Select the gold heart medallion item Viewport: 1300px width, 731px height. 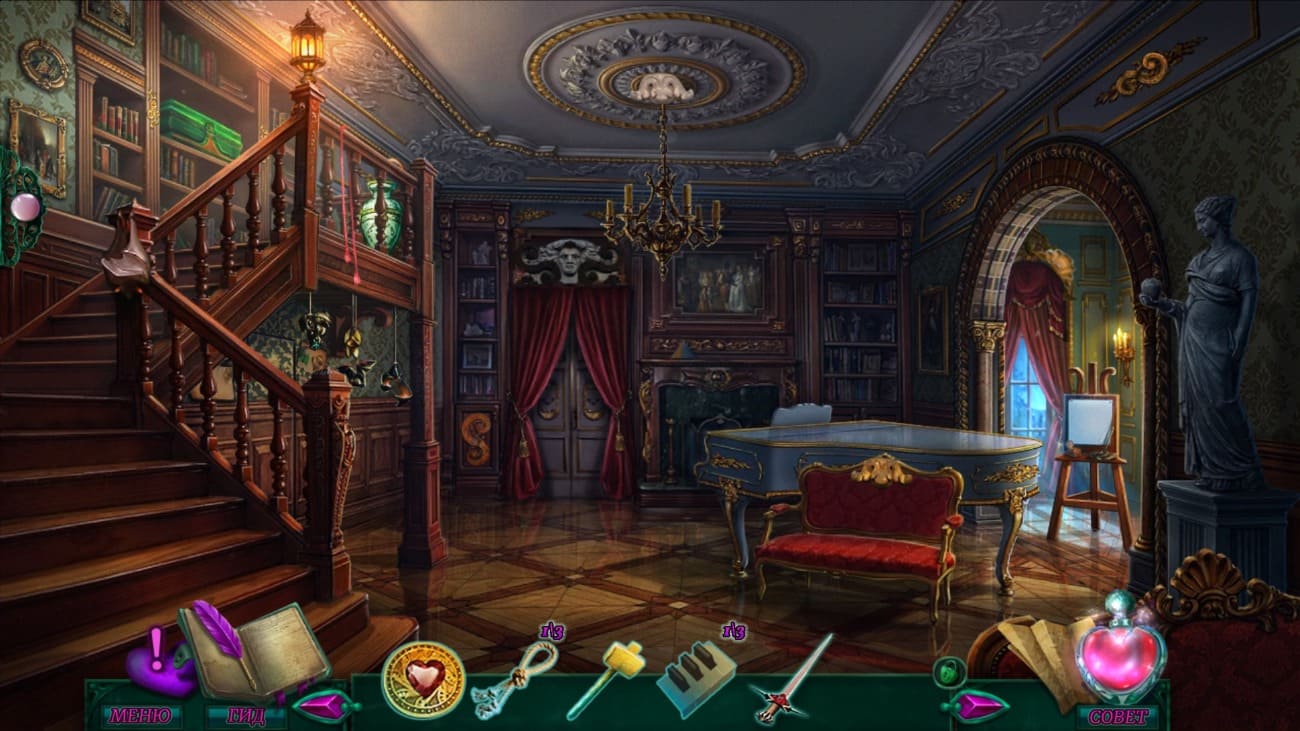(x=422, y=680)
